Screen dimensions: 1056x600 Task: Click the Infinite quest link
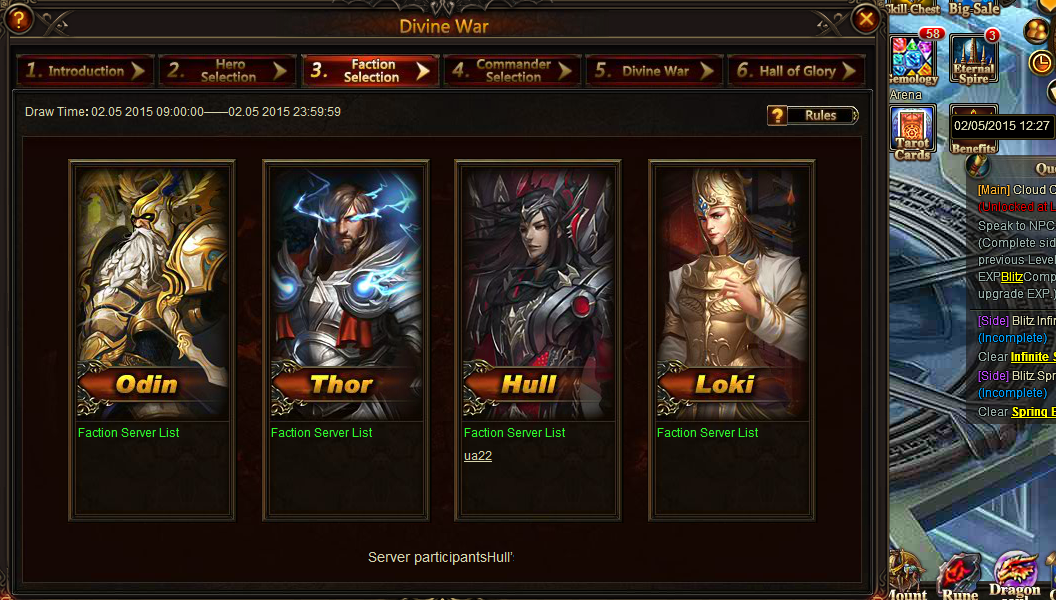point(1030,357)
